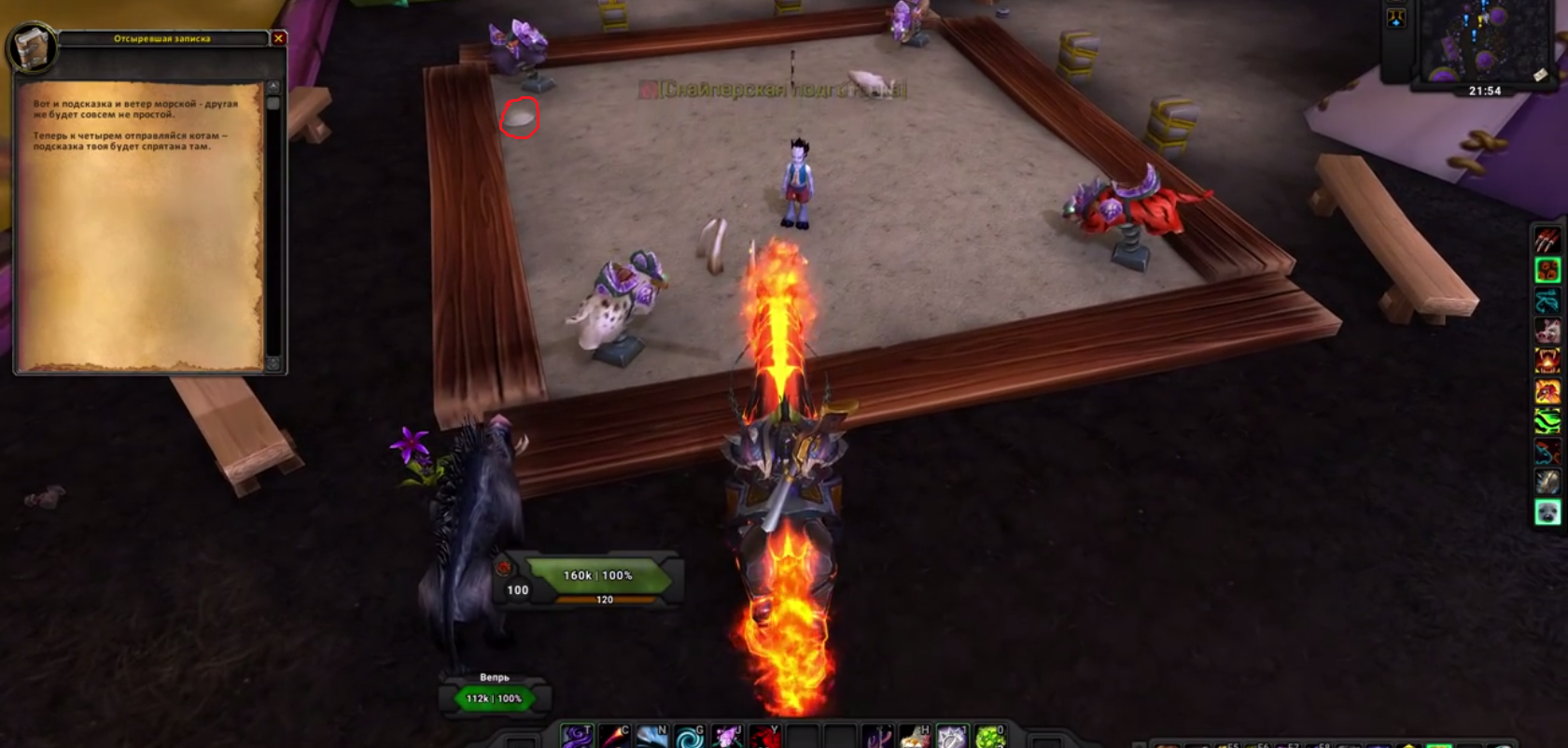1568x748 pixels.
Task: Click the note's book portrait icon
Action: (x=31, y=47)
